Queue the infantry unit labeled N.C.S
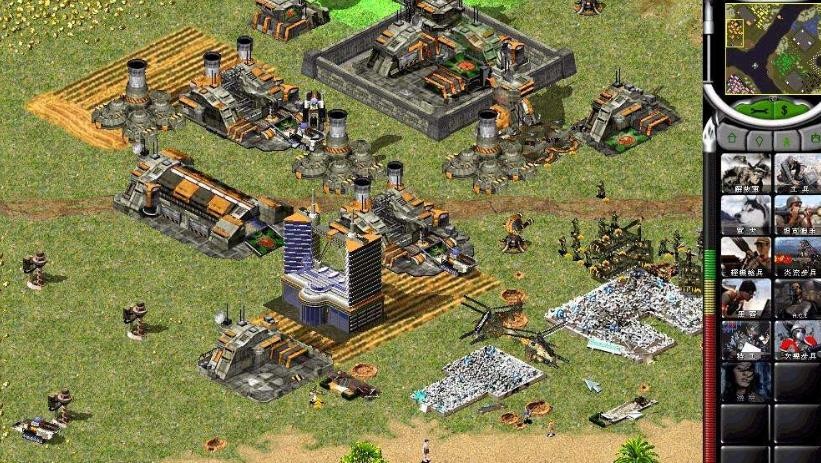This screenshot has width=821, height=463. point(797,298)
